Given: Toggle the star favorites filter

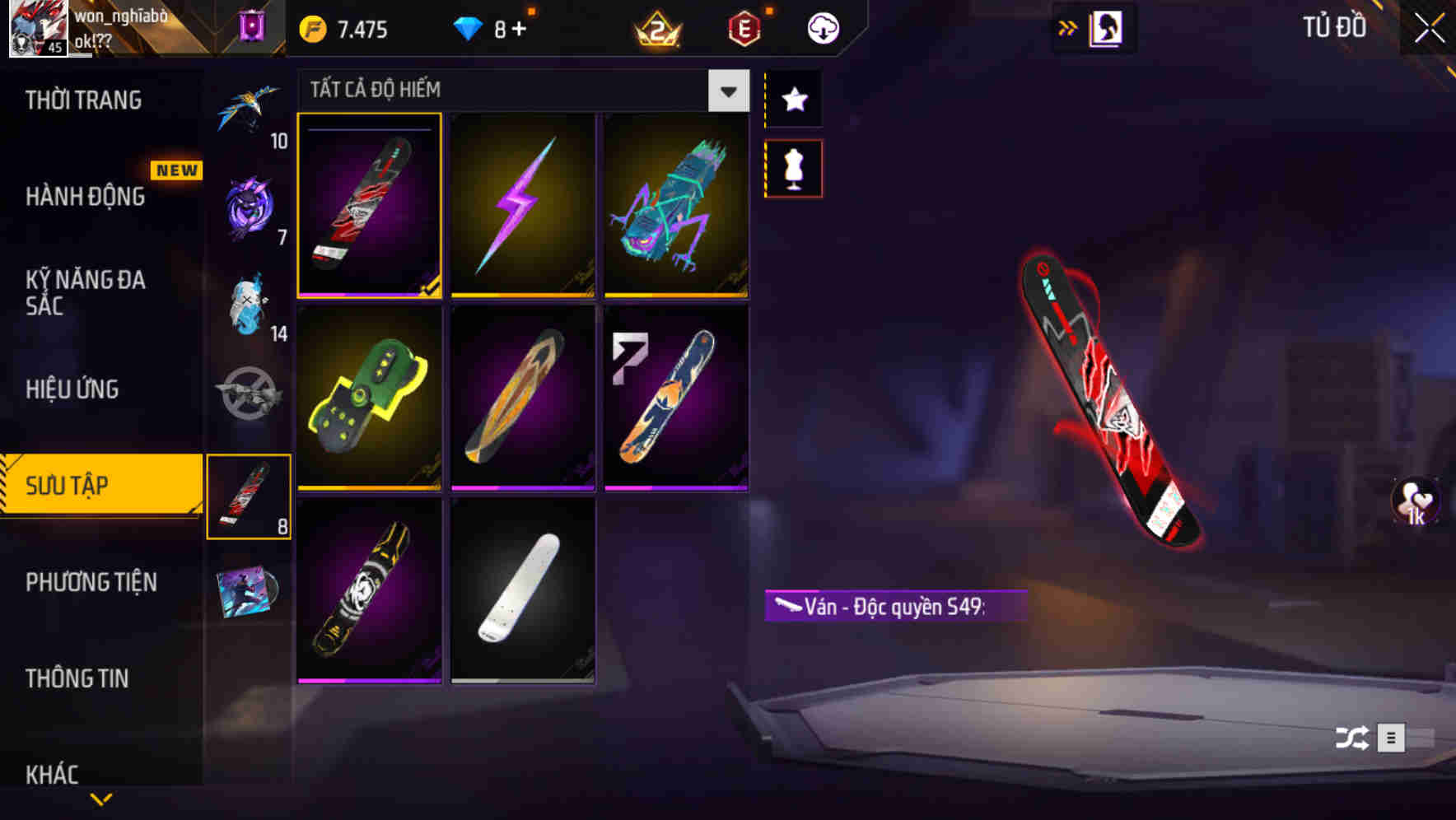Looking at the screenshot, I should [x=793, y=100].
